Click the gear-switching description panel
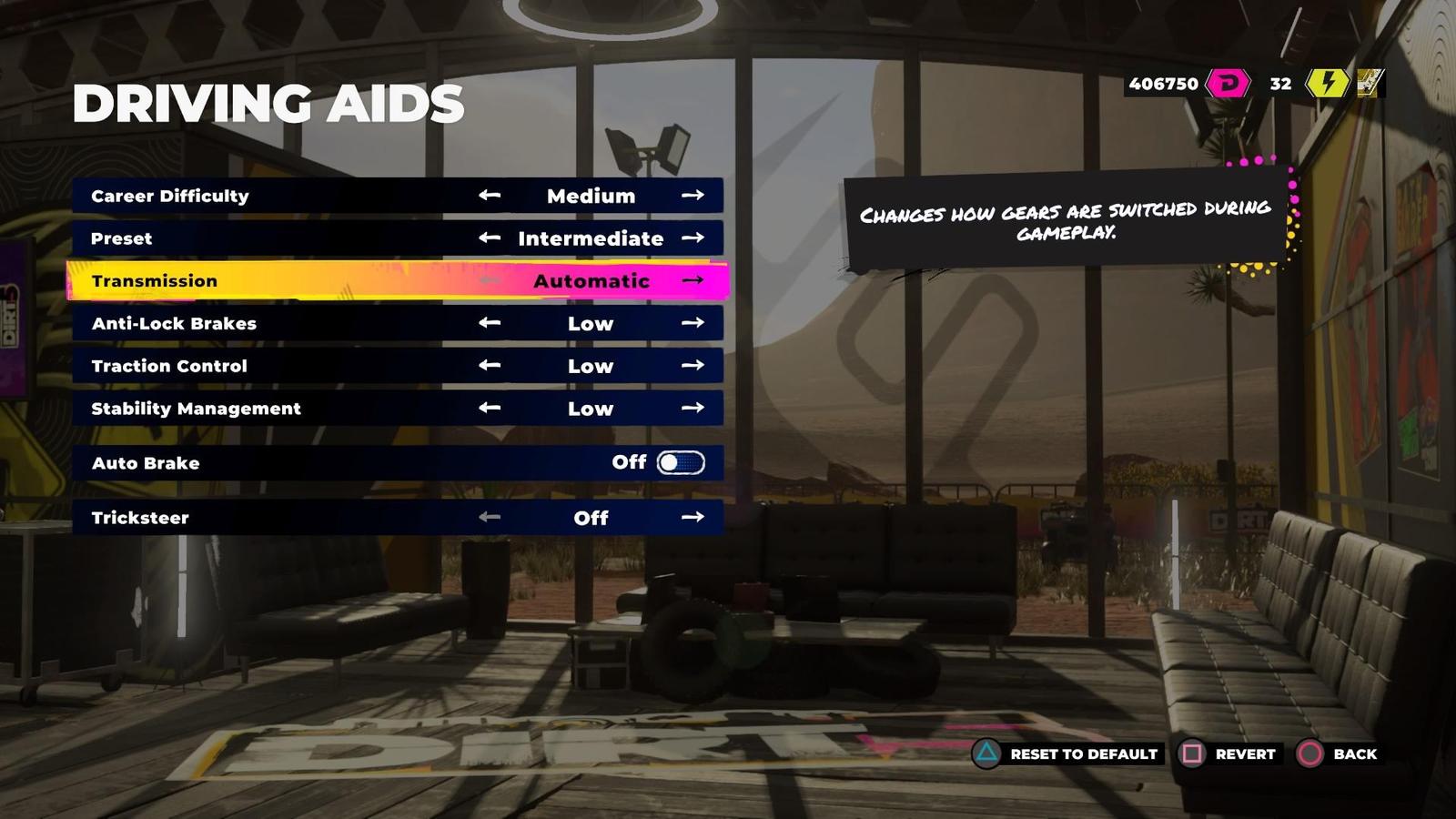 tap(1065, 222)
